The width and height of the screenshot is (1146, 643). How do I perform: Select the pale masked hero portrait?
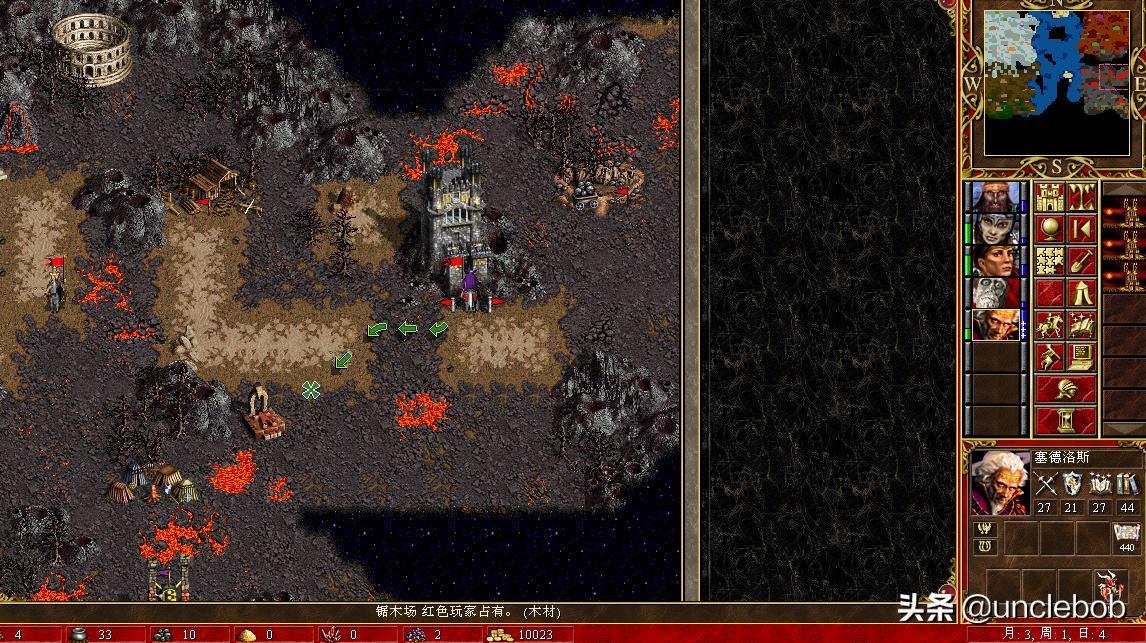pyautogui.click(x=996, y=229)
